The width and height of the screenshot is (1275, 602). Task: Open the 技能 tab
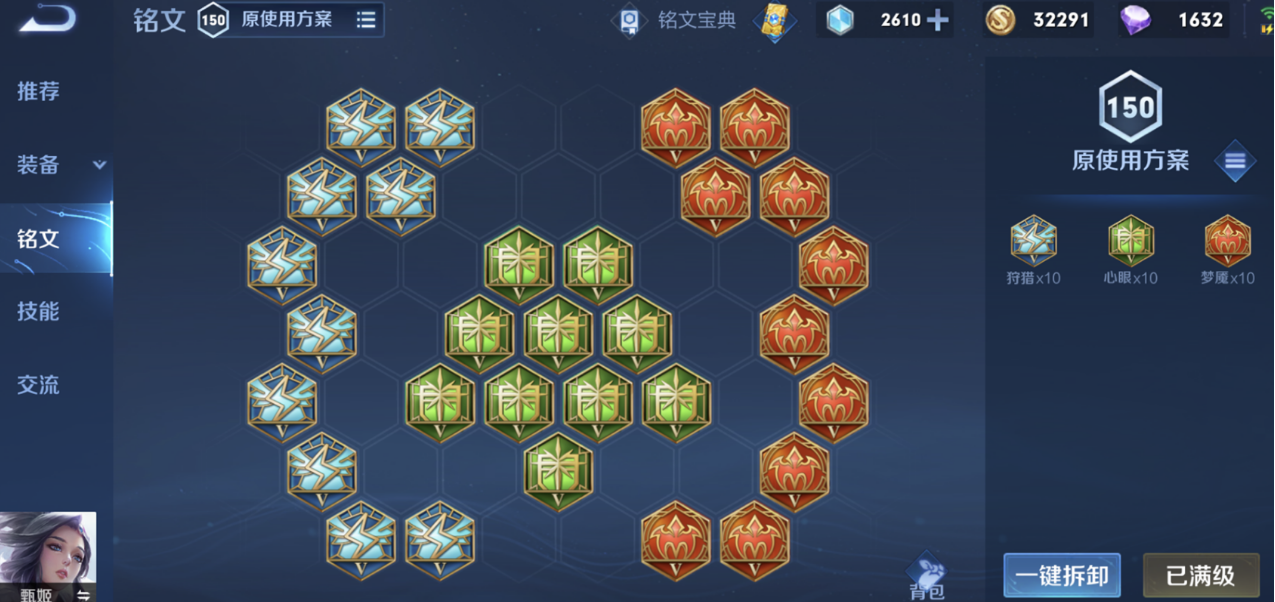click(38, 311)
